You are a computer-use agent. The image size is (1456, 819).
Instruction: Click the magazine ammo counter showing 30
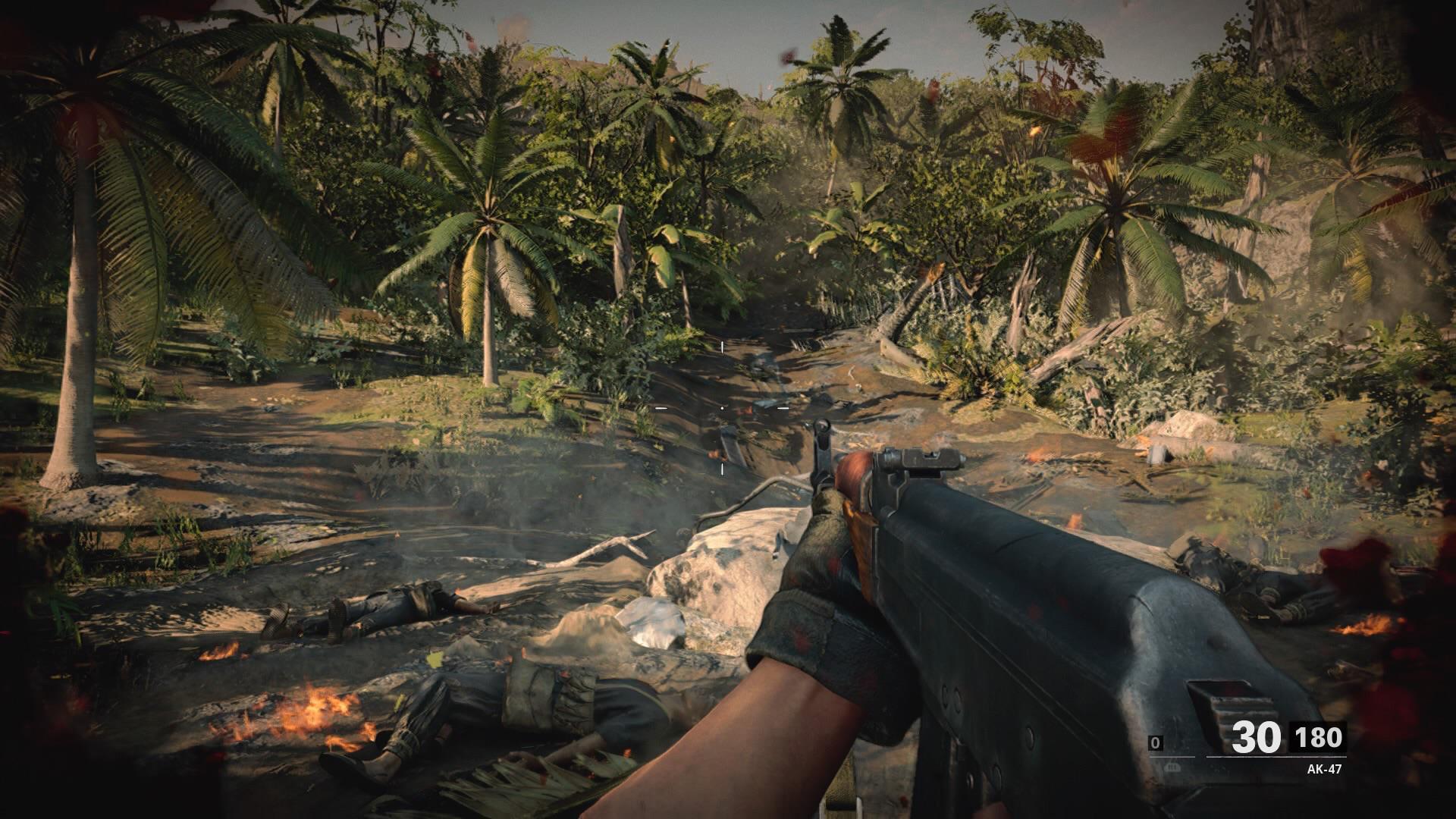1256,736
